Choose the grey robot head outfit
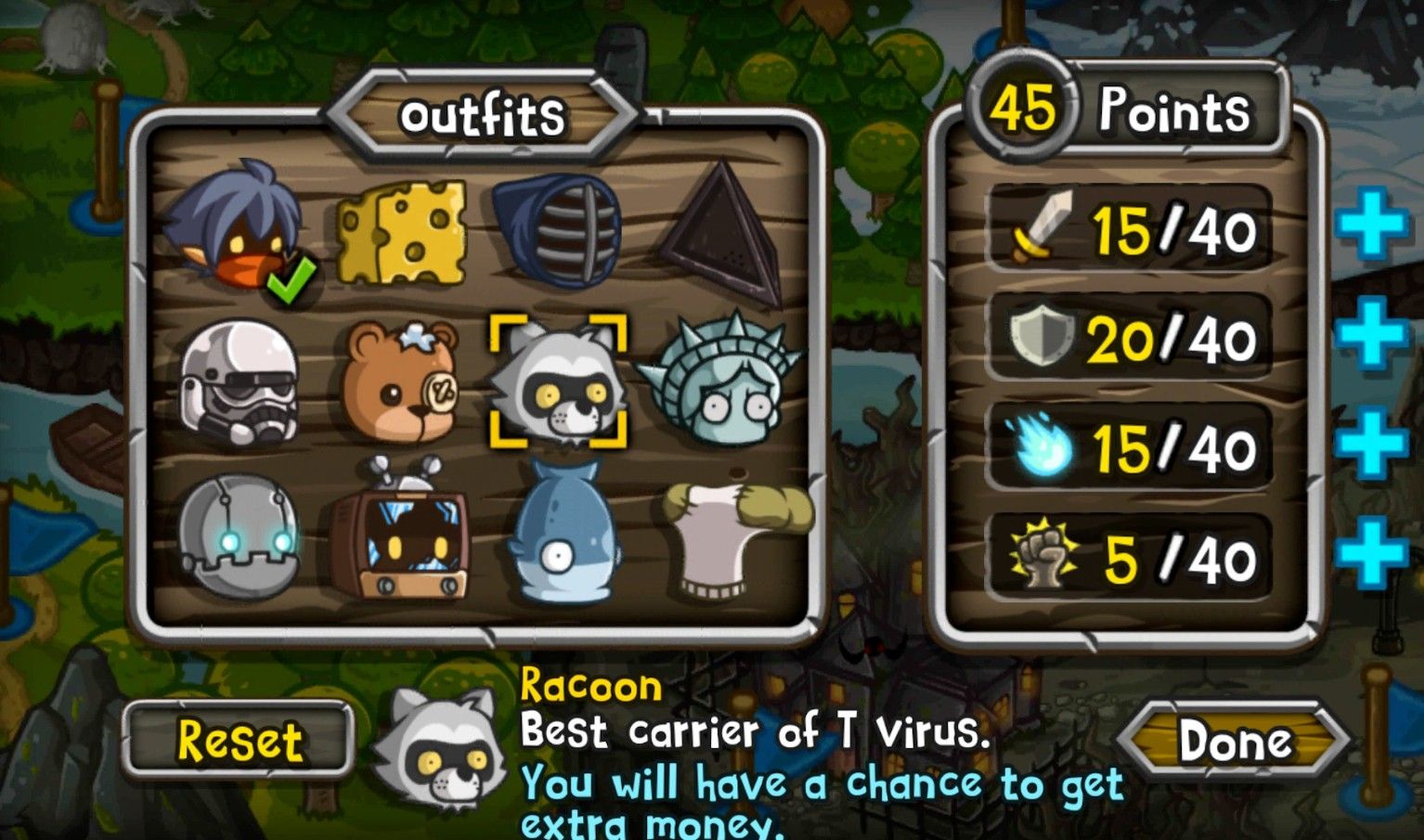This screenshot has height=840, width=1424. [239, 536]
